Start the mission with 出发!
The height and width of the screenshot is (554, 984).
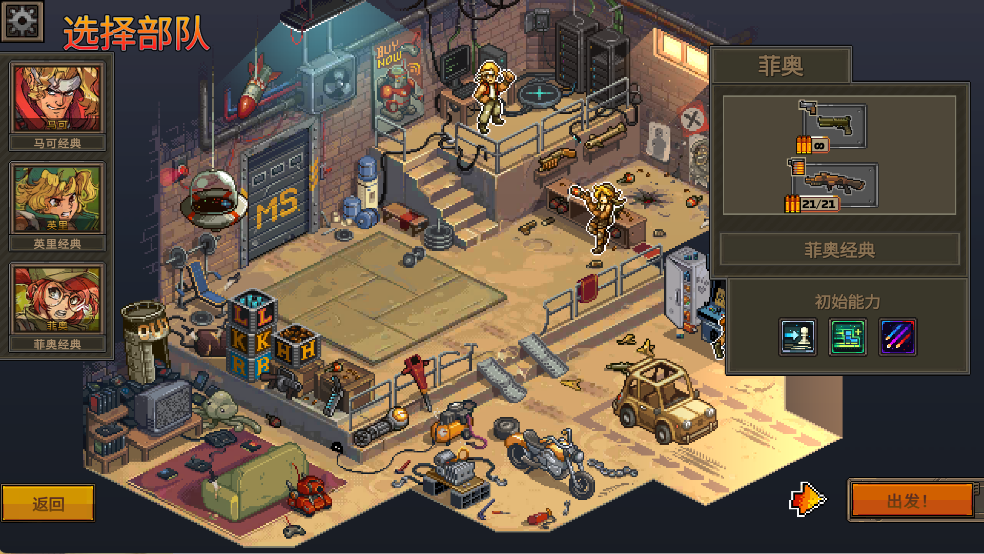pos(910,500)
